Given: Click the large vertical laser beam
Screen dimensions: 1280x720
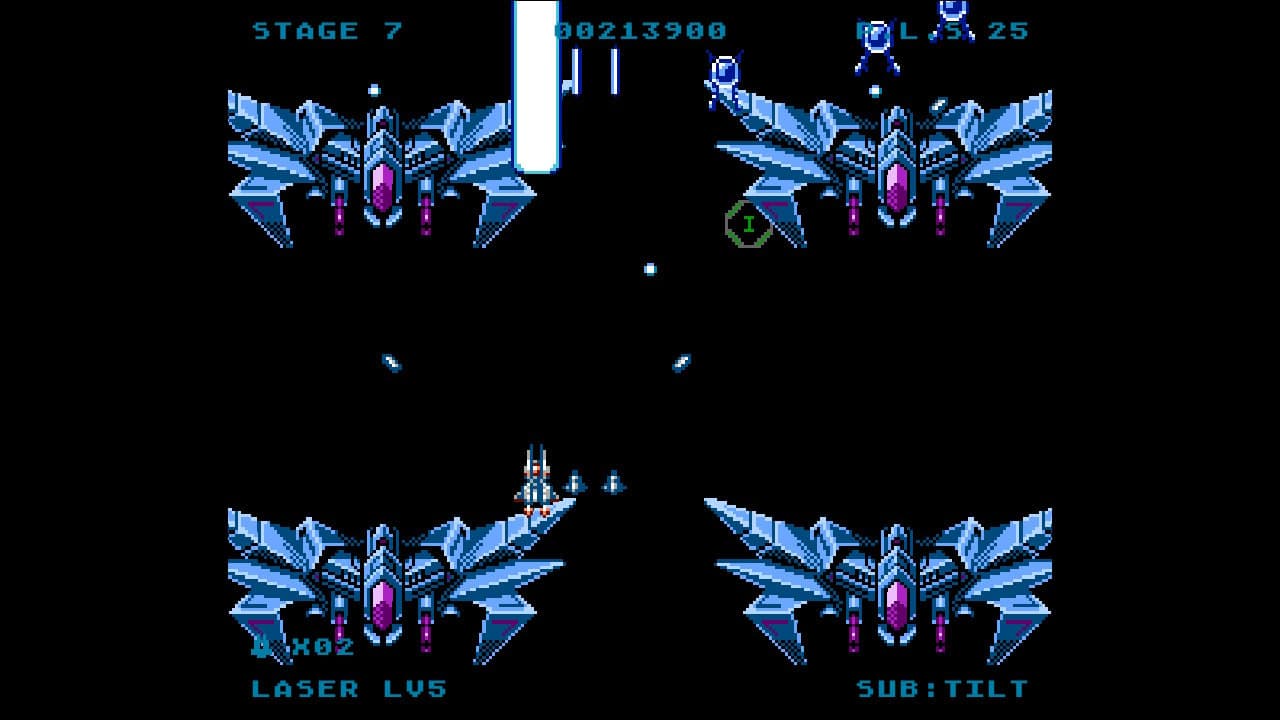Looking at the screenshot, I should [x=535, y=85].
